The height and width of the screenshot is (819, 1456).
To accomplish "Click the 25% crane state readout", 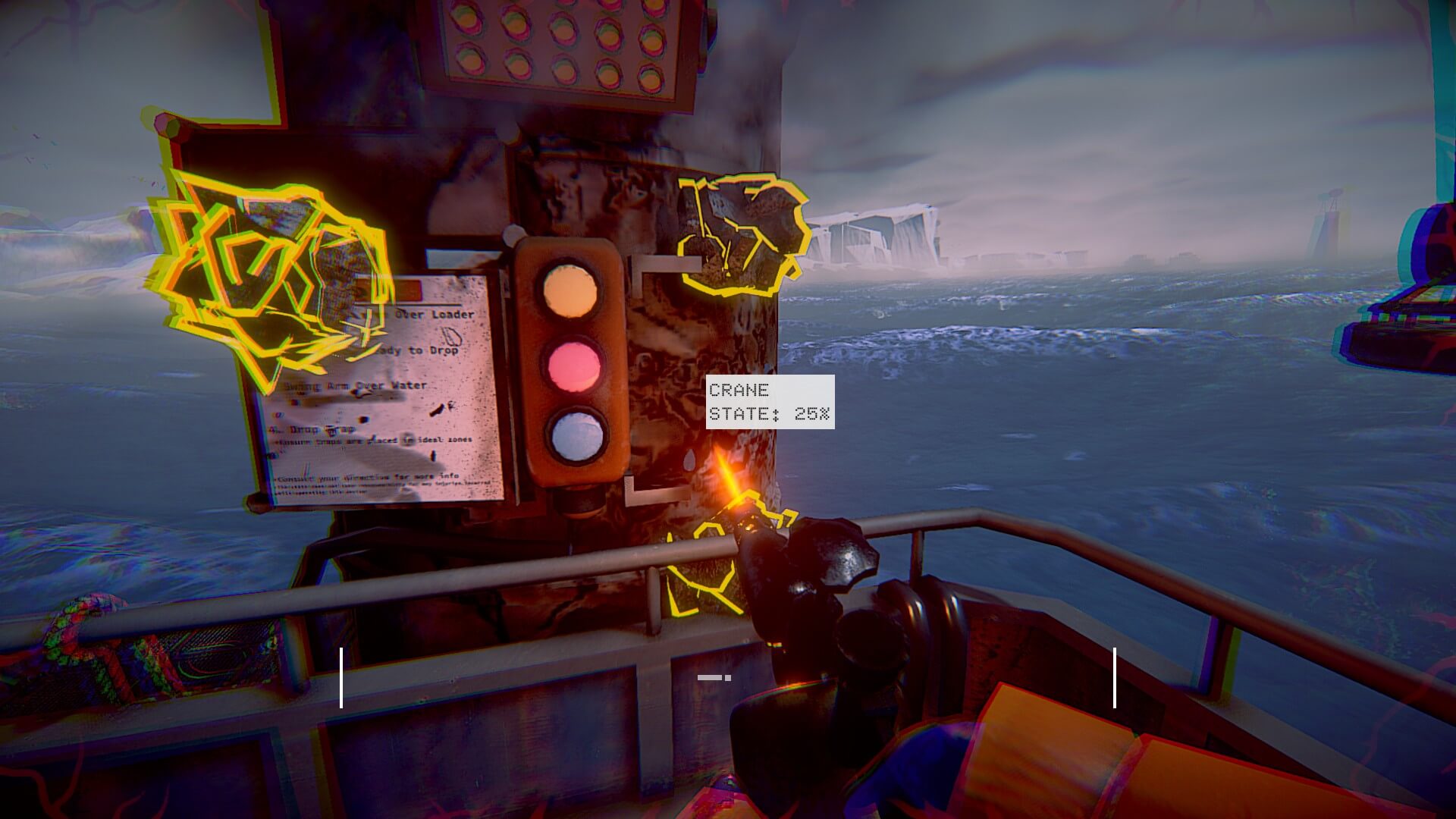I will [x=811, y=415].
